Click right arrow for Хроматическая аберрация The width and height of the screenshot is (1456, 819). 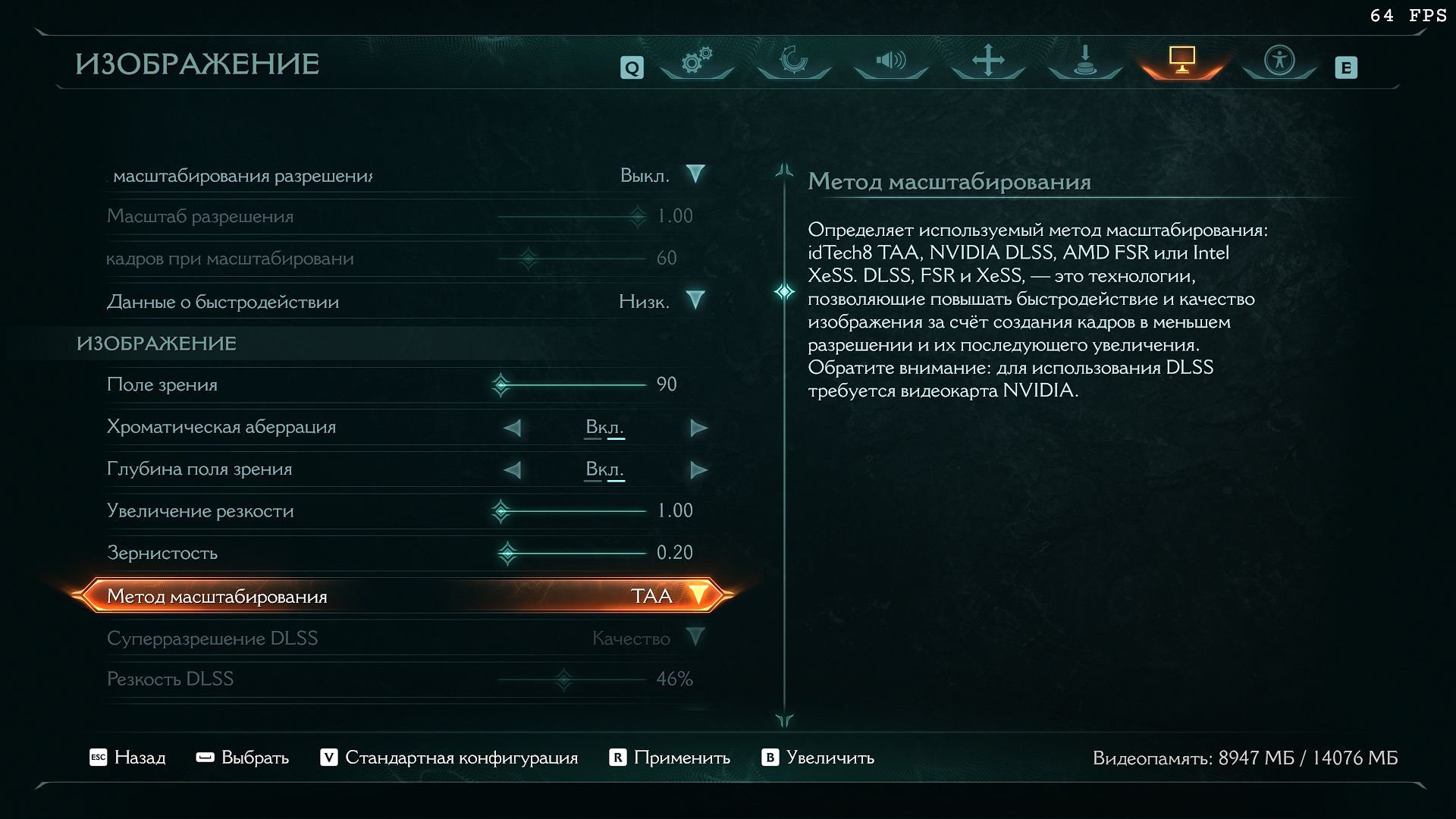(x=698, y=428)
